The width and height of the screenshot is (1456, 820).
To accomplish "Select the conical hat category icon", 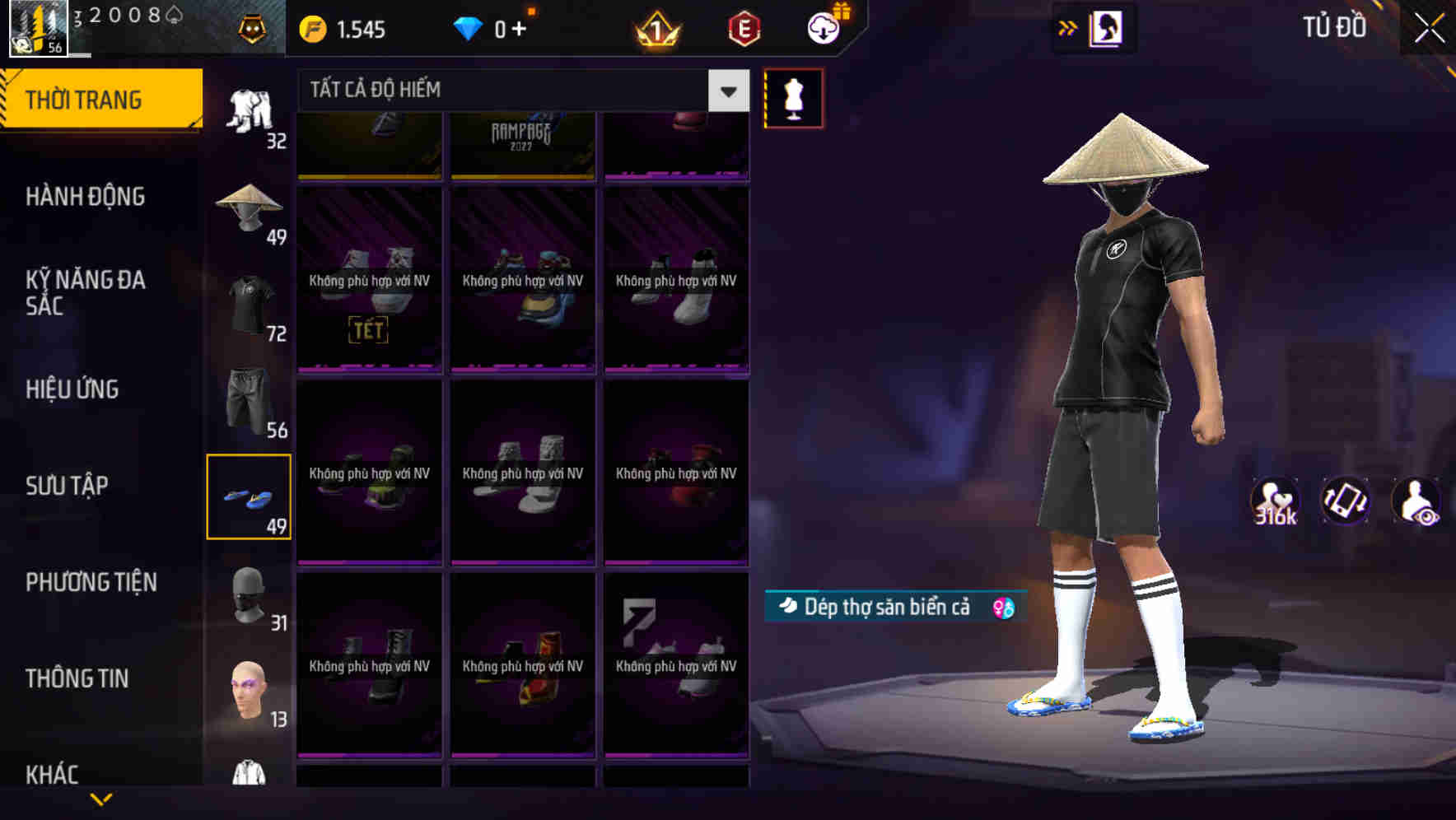I will pyautogui.click(x=250, y=206).
